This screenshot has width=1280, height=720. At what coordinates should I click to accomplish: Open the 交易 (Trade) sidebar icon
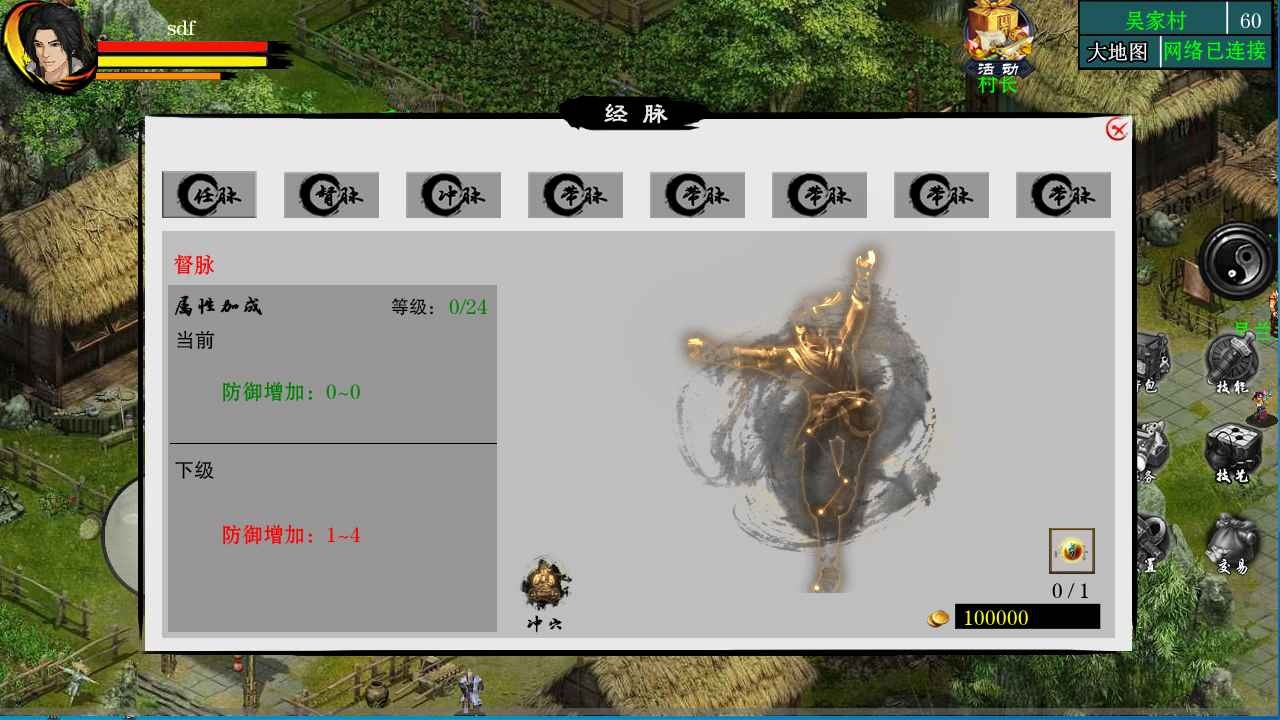coord(1232,537)
